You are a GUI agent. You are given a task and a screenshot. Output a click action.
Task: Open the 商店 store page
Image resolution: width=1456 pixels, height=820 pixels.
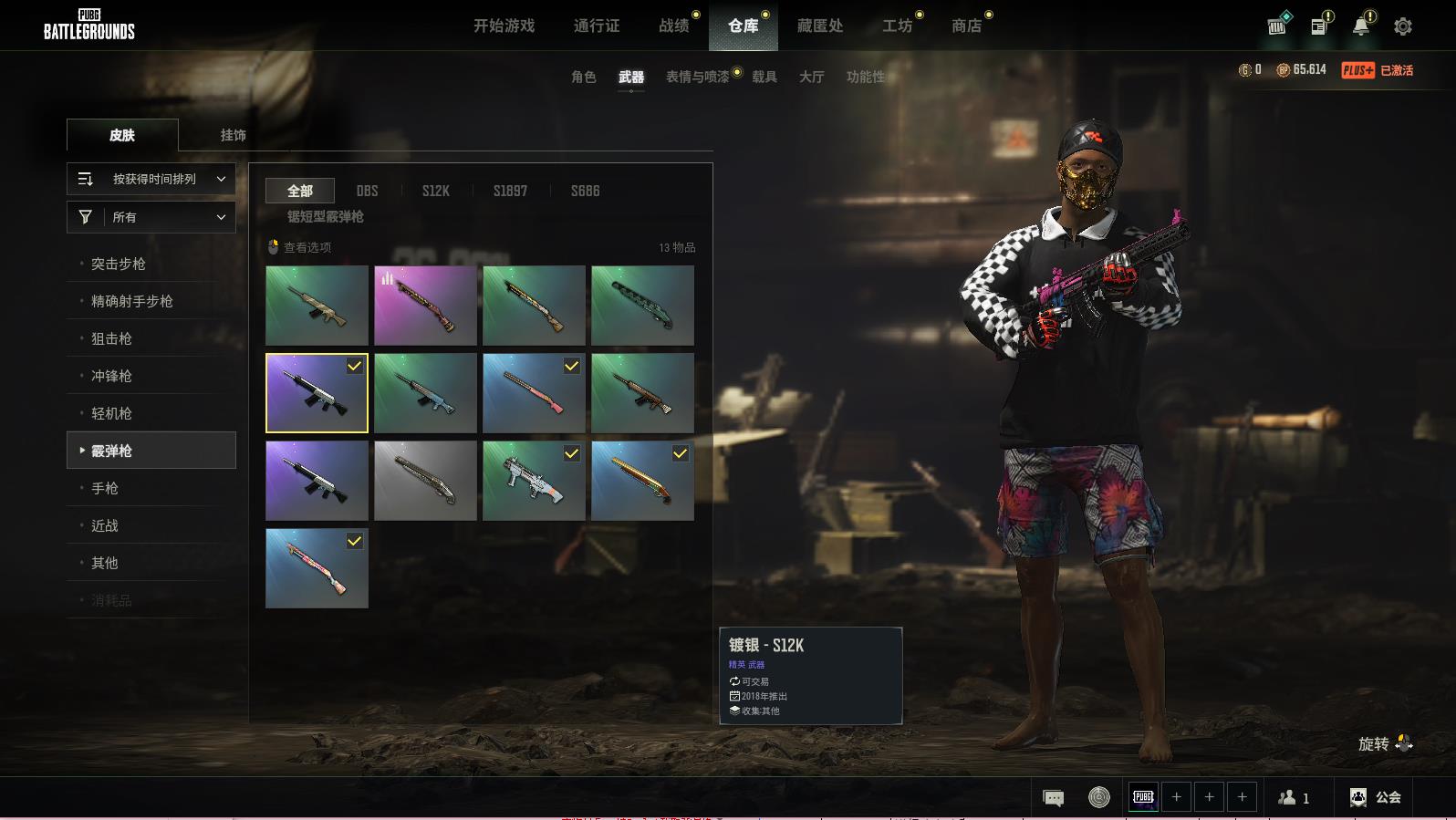(966, 26)
